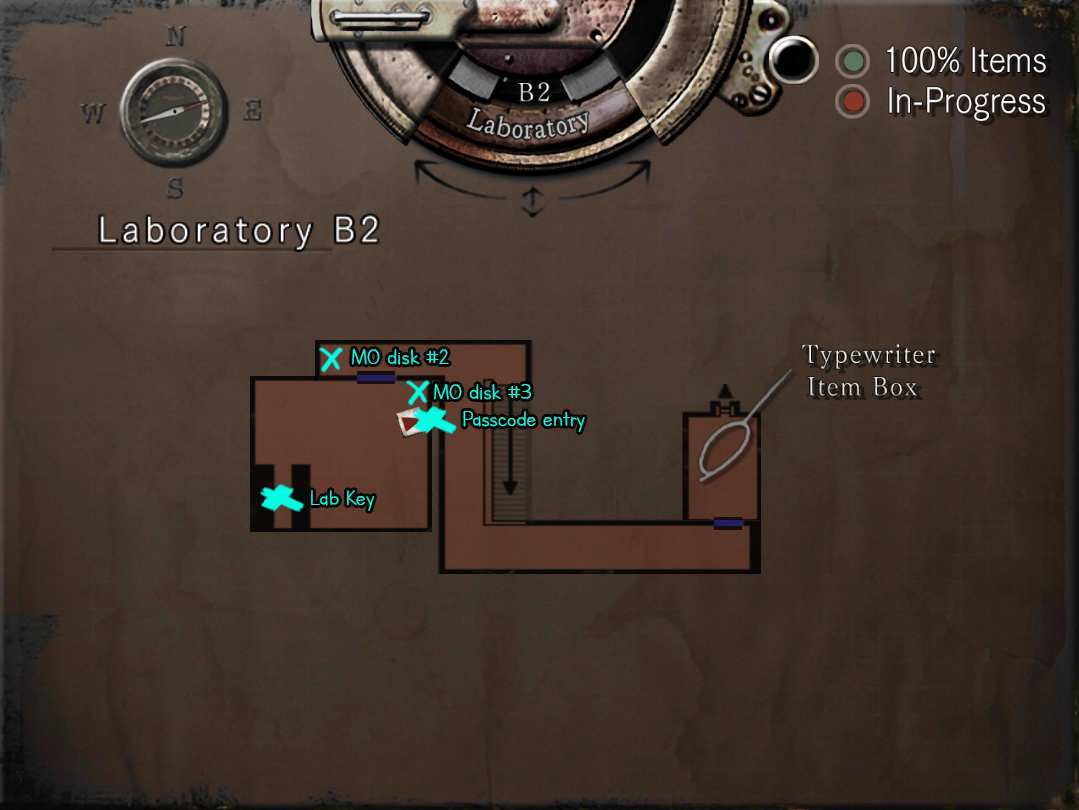Viewport: 1079px width, 810px height.
Task: Click the Passcode entry marker
Action: tap(434, 421)
